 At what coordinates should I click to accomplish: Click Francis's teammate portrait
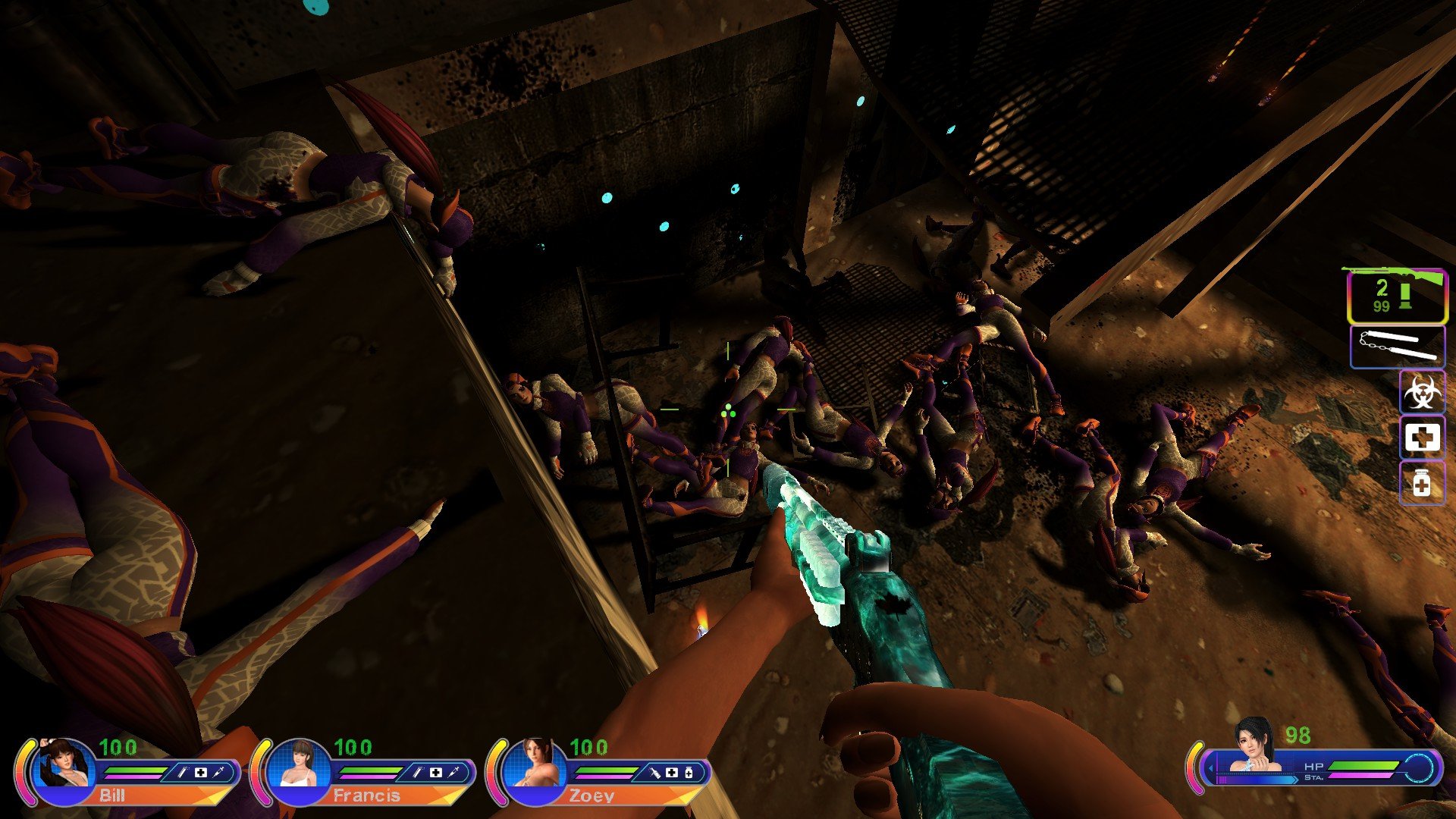coord(300,766)
